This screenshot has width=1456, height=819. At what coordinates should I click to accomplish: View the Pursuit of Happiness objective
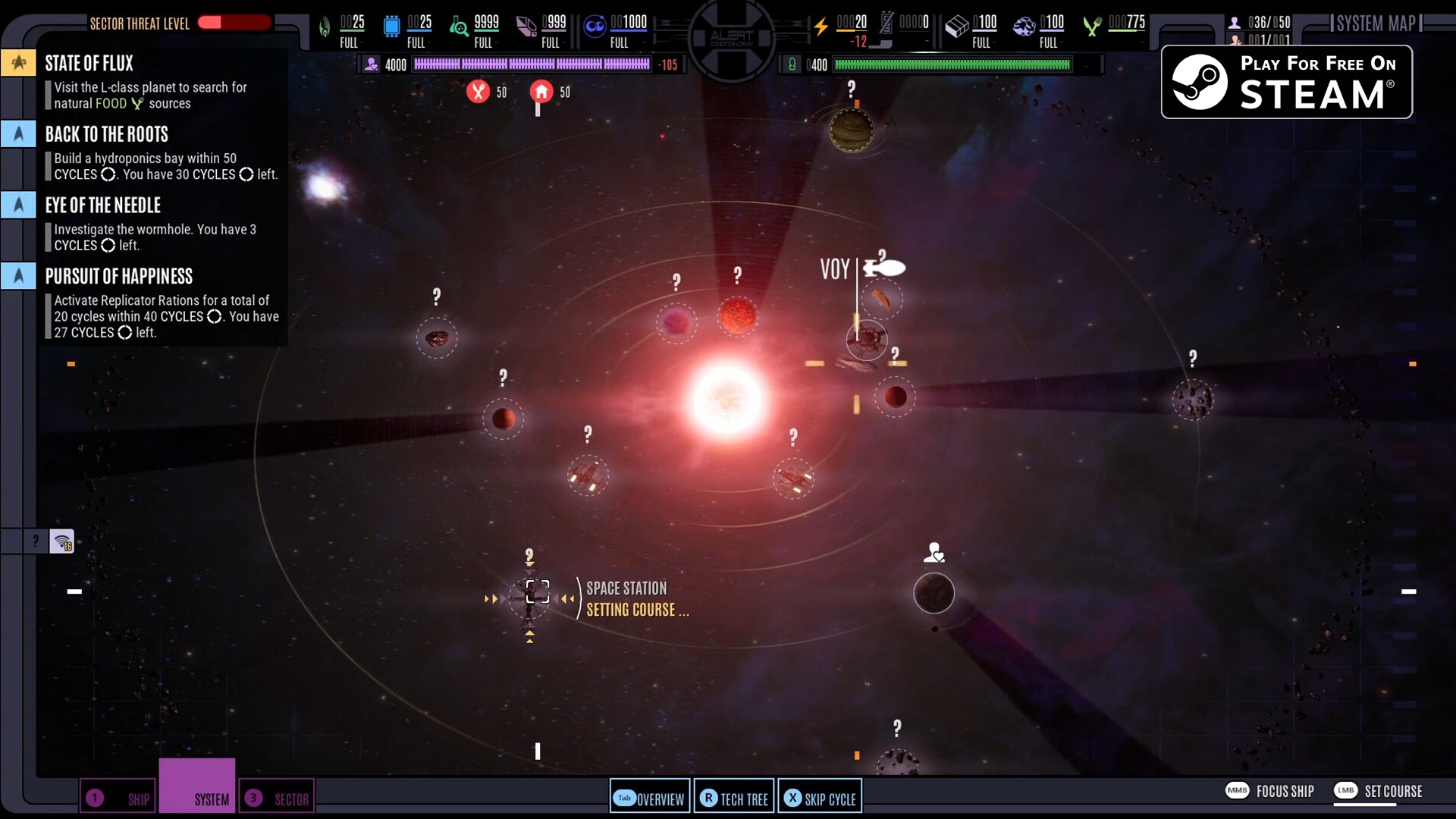click(118, 277)
